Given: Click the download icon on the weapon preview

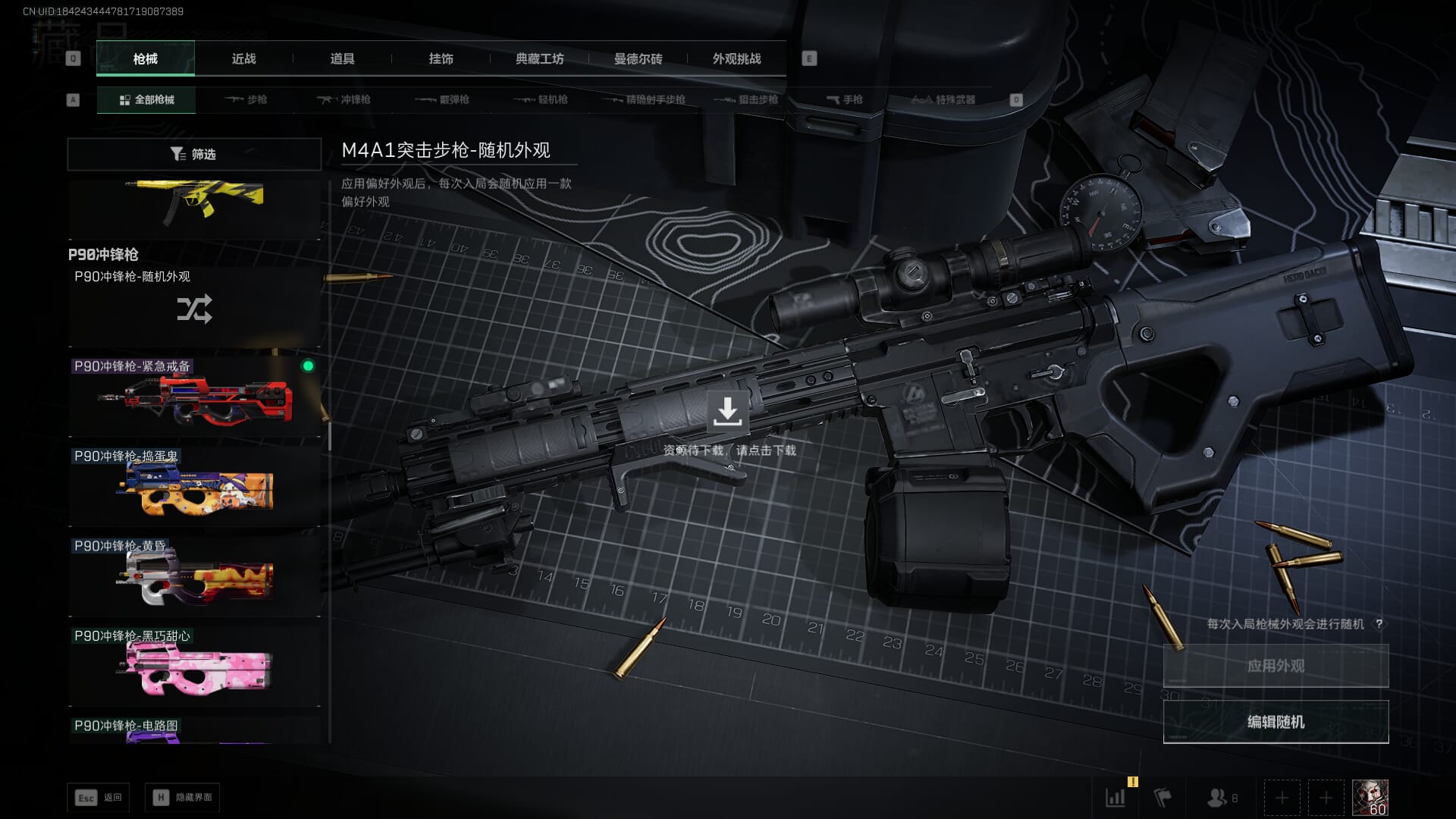Looking at the screenshot, I should (727, 412).
